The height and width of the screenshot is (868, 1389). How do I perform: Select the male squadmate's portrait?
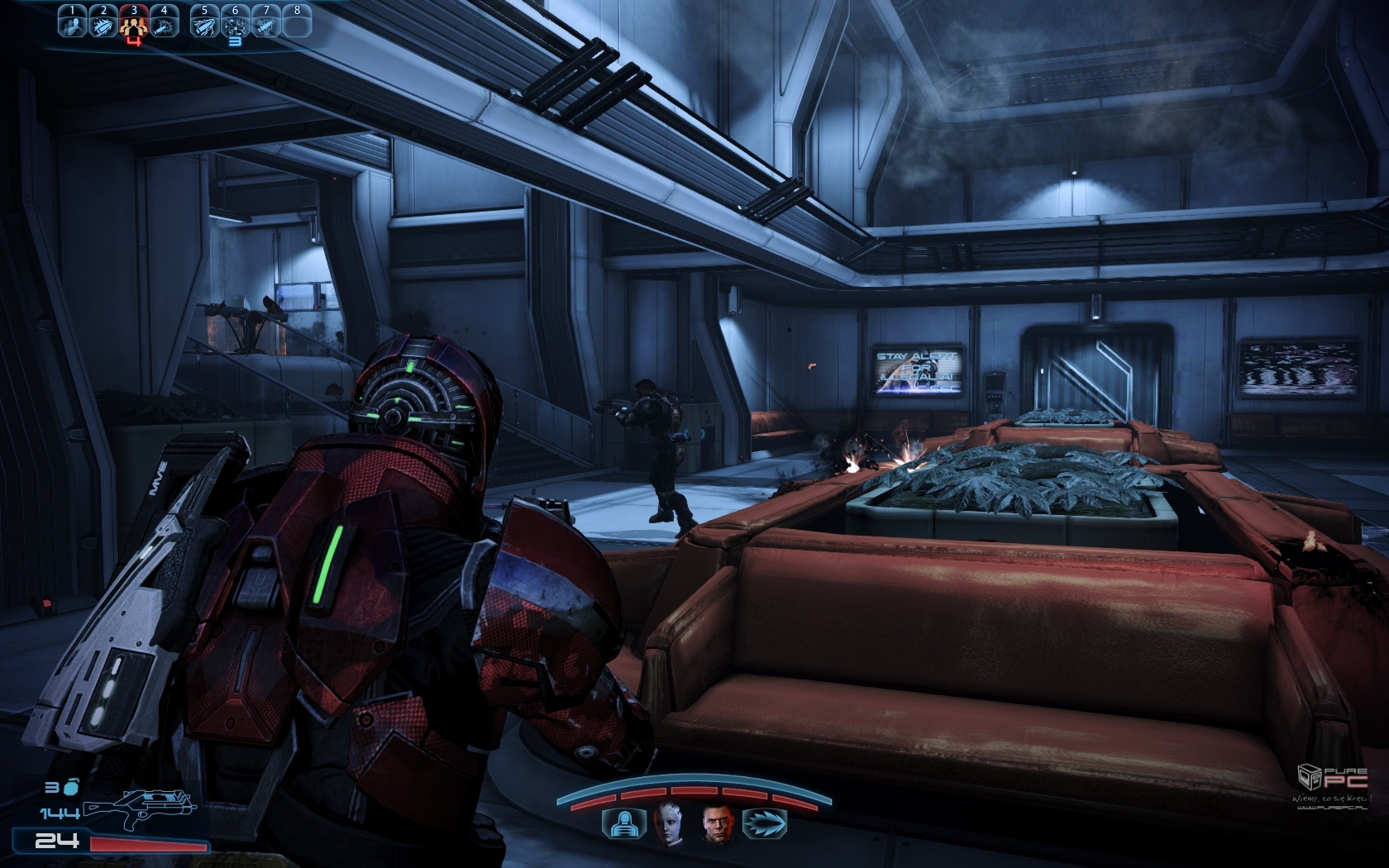click(718, 823)
